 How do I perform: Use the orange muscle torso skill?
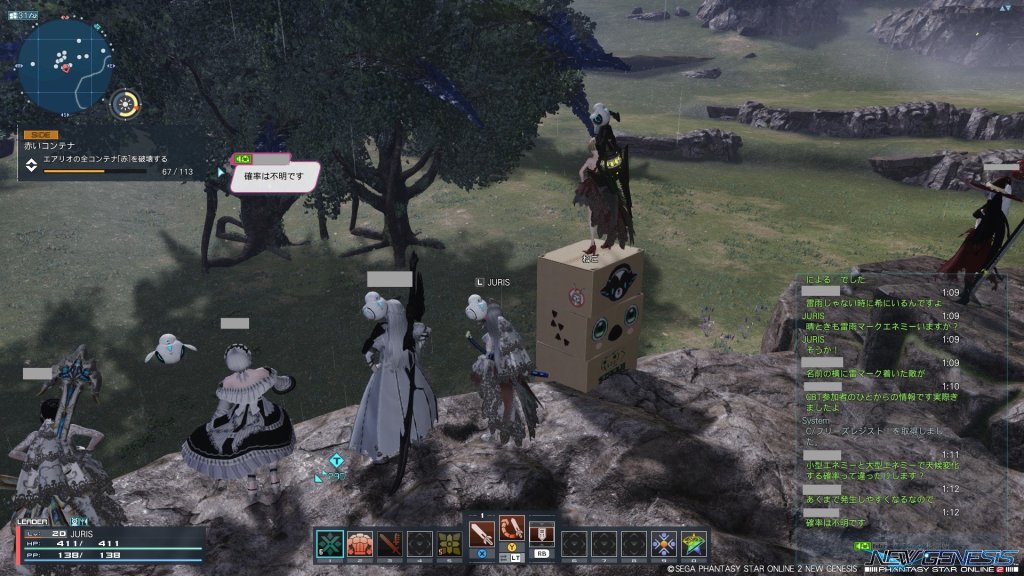359,544
